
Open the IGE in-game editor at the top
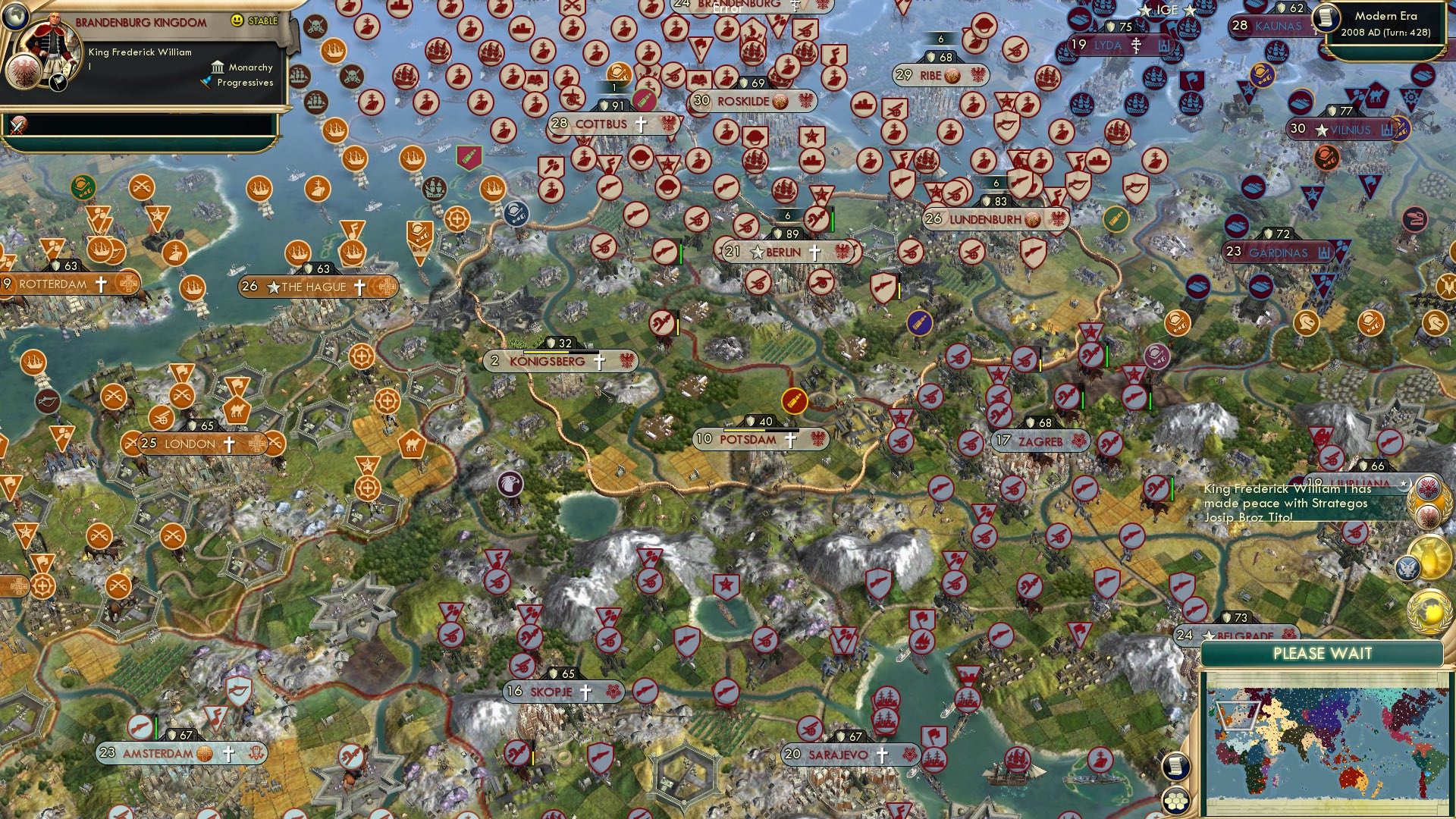1169,10
